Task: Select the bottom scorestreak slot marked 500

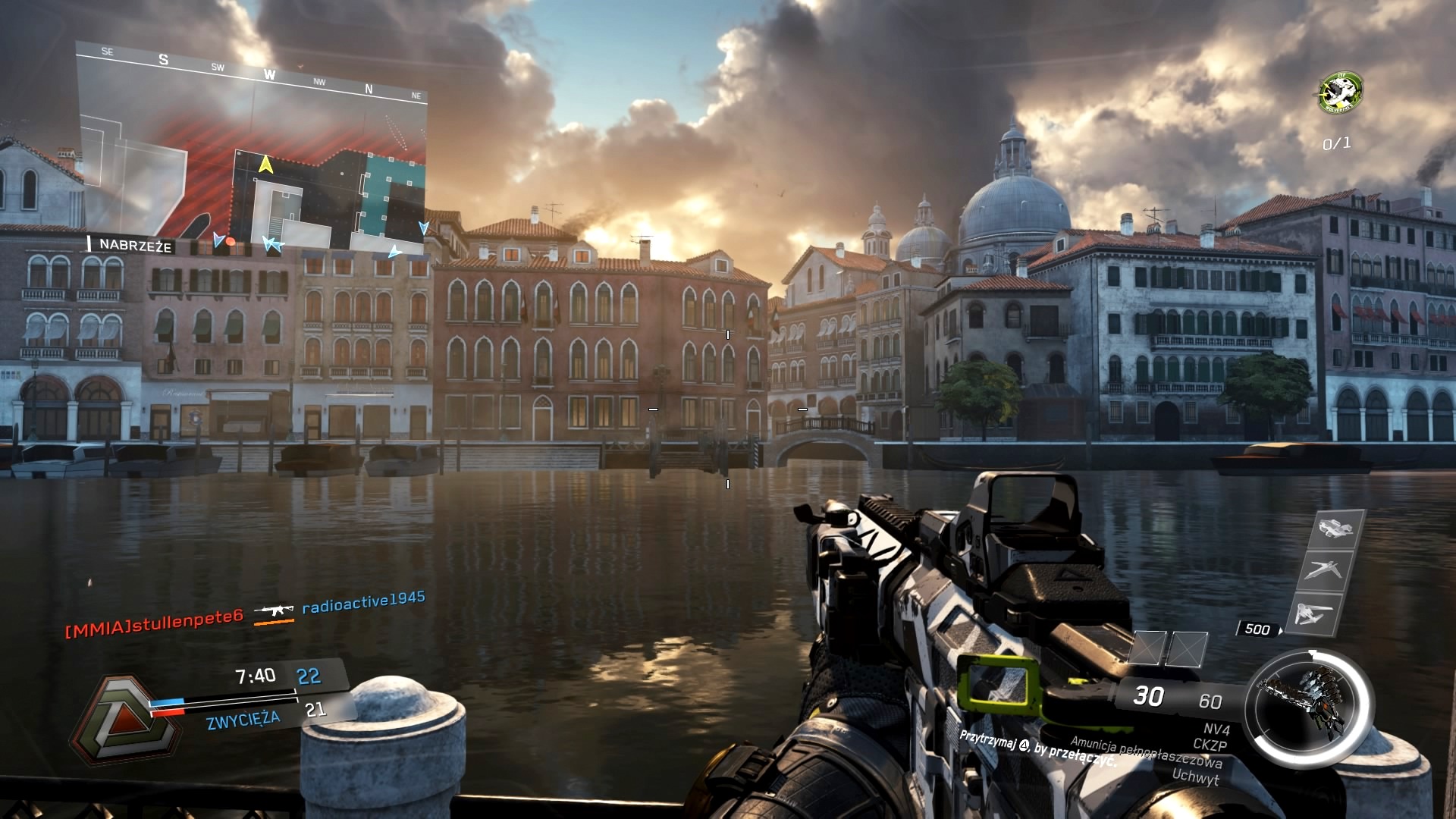Action: (x=1313, y=614)
